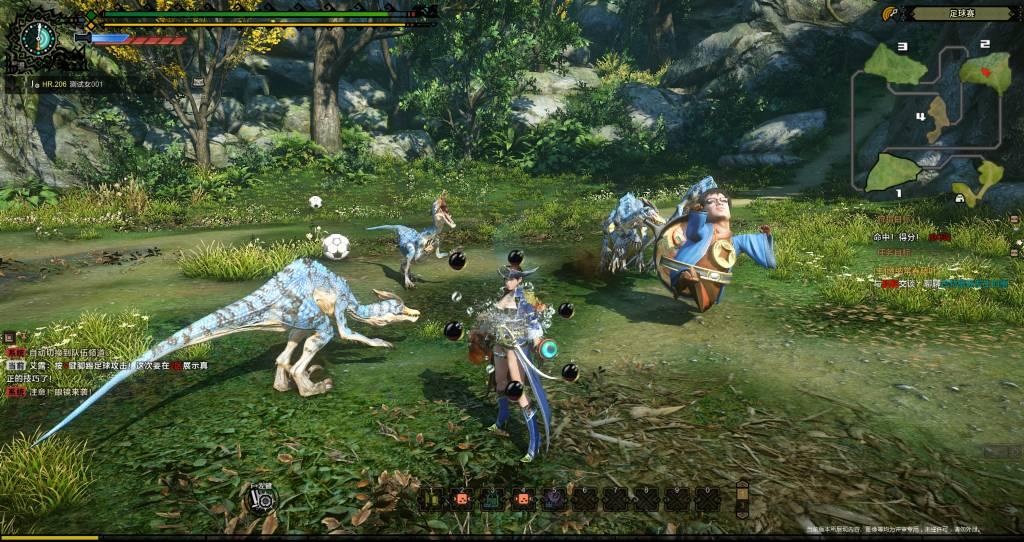Open the 足球赛 quest title banner

pyautogui.click(x=961, y=14)
